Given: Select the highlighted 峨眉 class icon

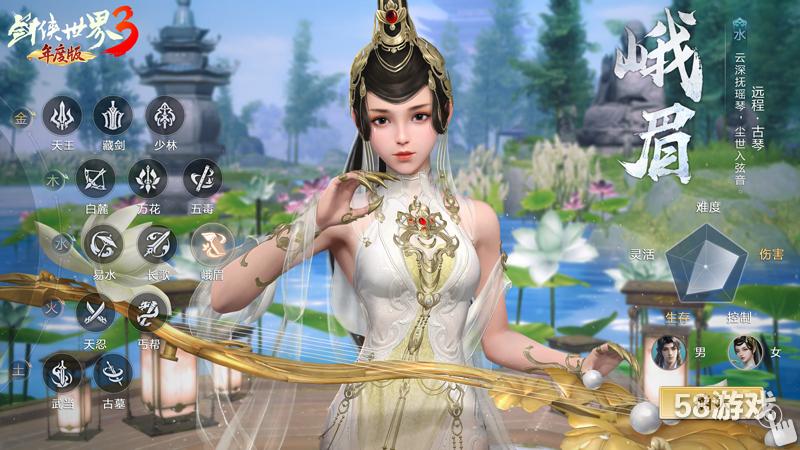Looking at the screenshot, I should pos(213,242).
